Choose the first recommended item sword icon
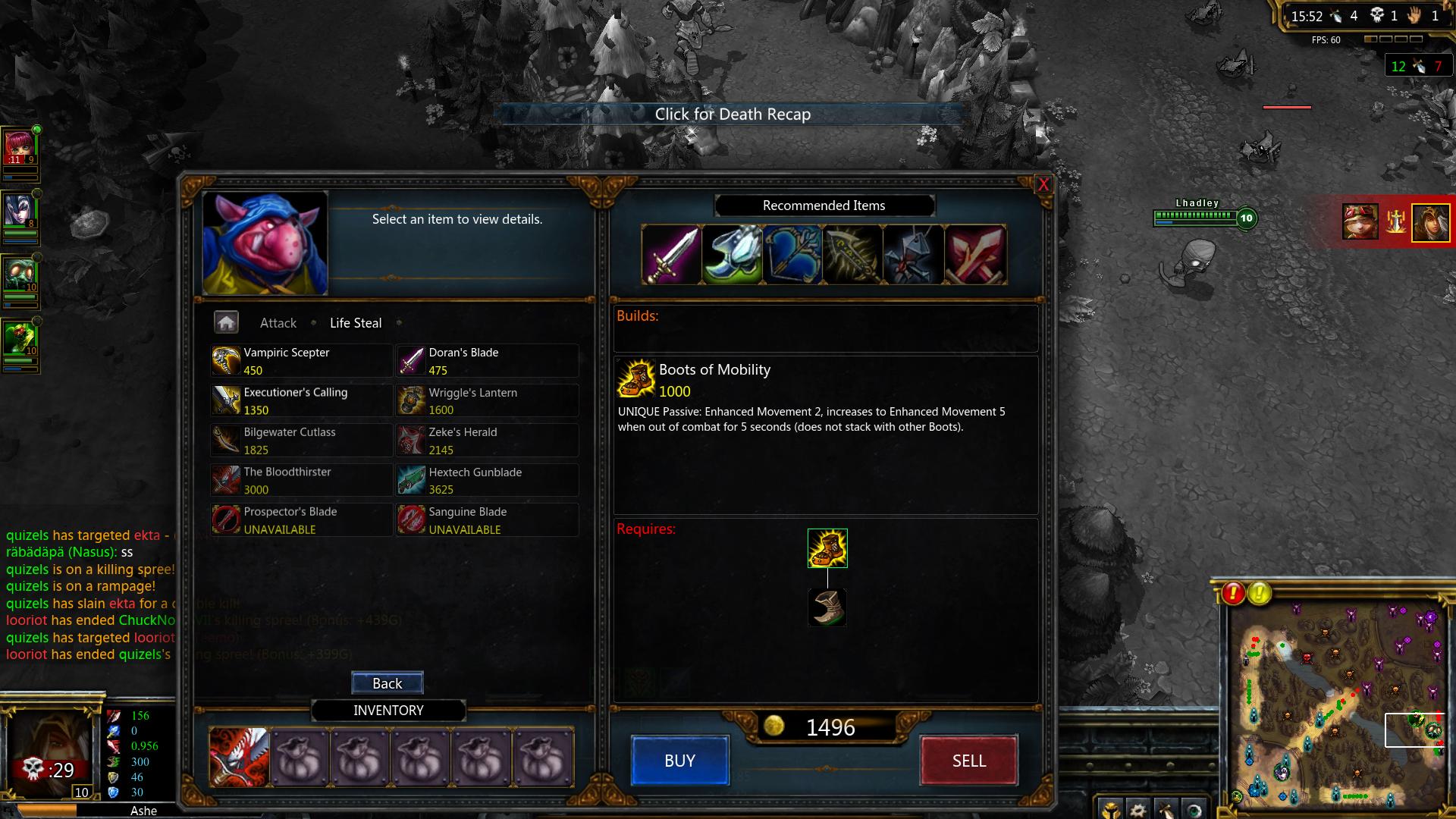The width and height of the screenshot is (1456, 819). pyautogui.click(x=671, y=255)
